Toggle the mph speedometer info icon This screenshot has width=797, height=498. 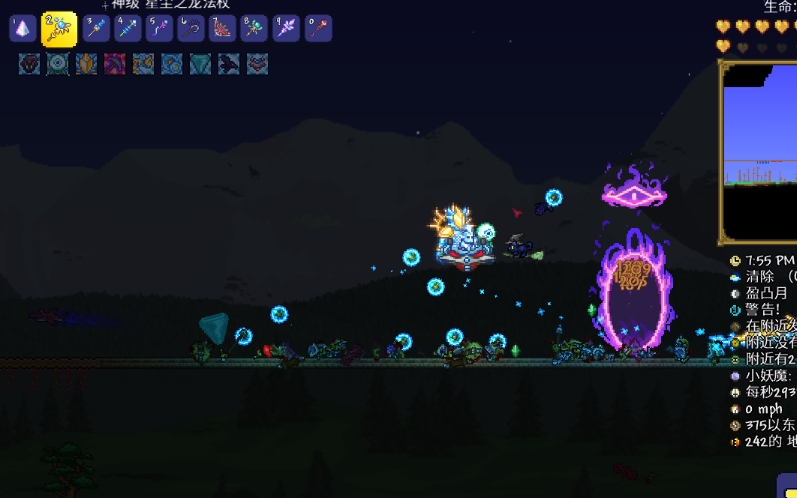[736, 409]
